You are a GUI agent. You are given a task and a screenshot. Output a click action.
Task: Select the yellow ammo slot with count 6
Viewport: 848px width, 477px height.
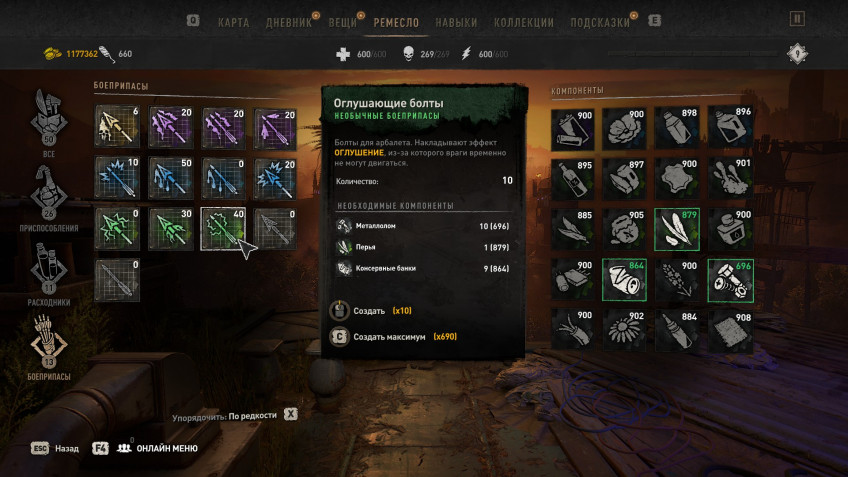click(118, 127)
